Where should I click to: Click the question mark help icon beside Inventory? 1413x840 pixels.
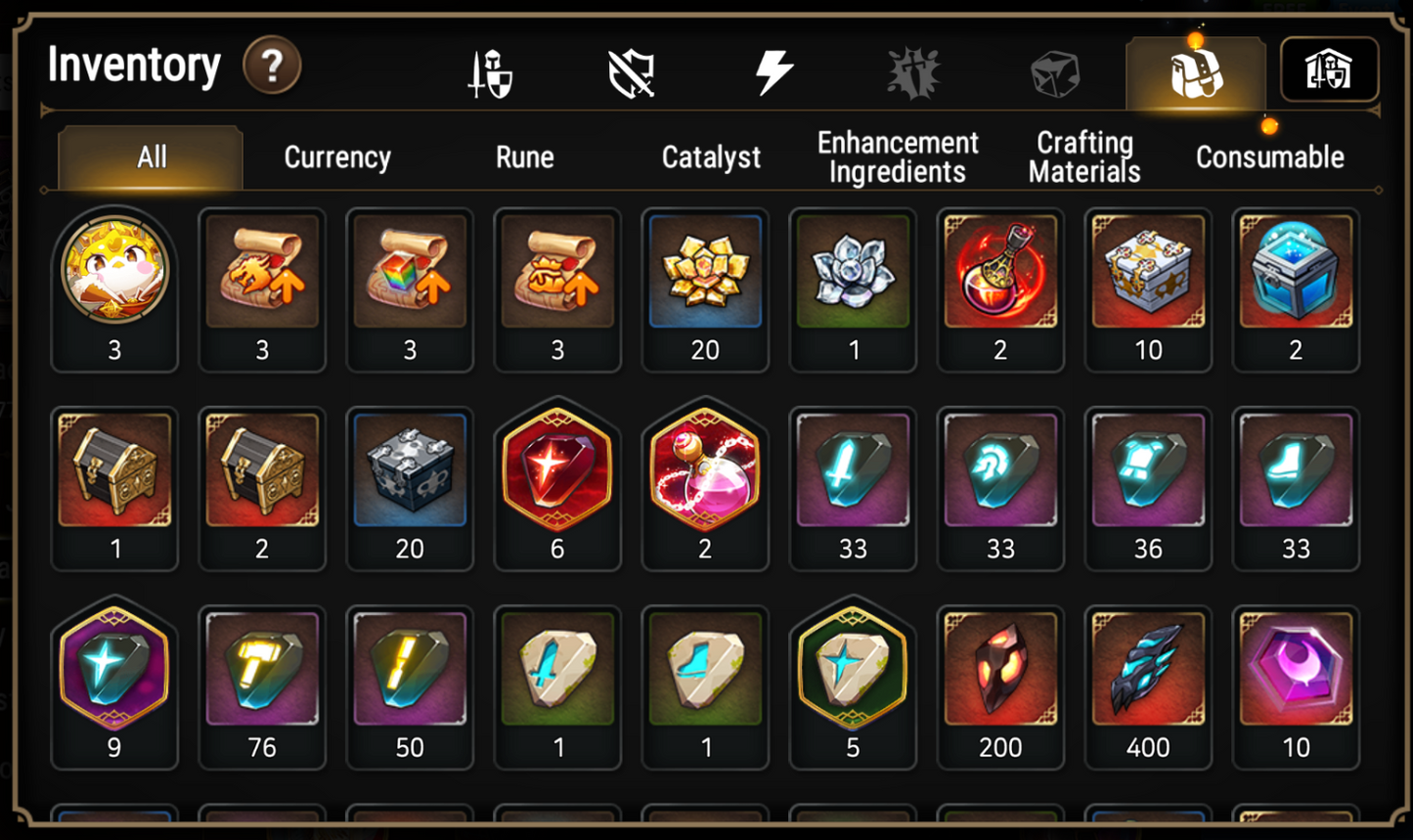(x=271, y=66)
